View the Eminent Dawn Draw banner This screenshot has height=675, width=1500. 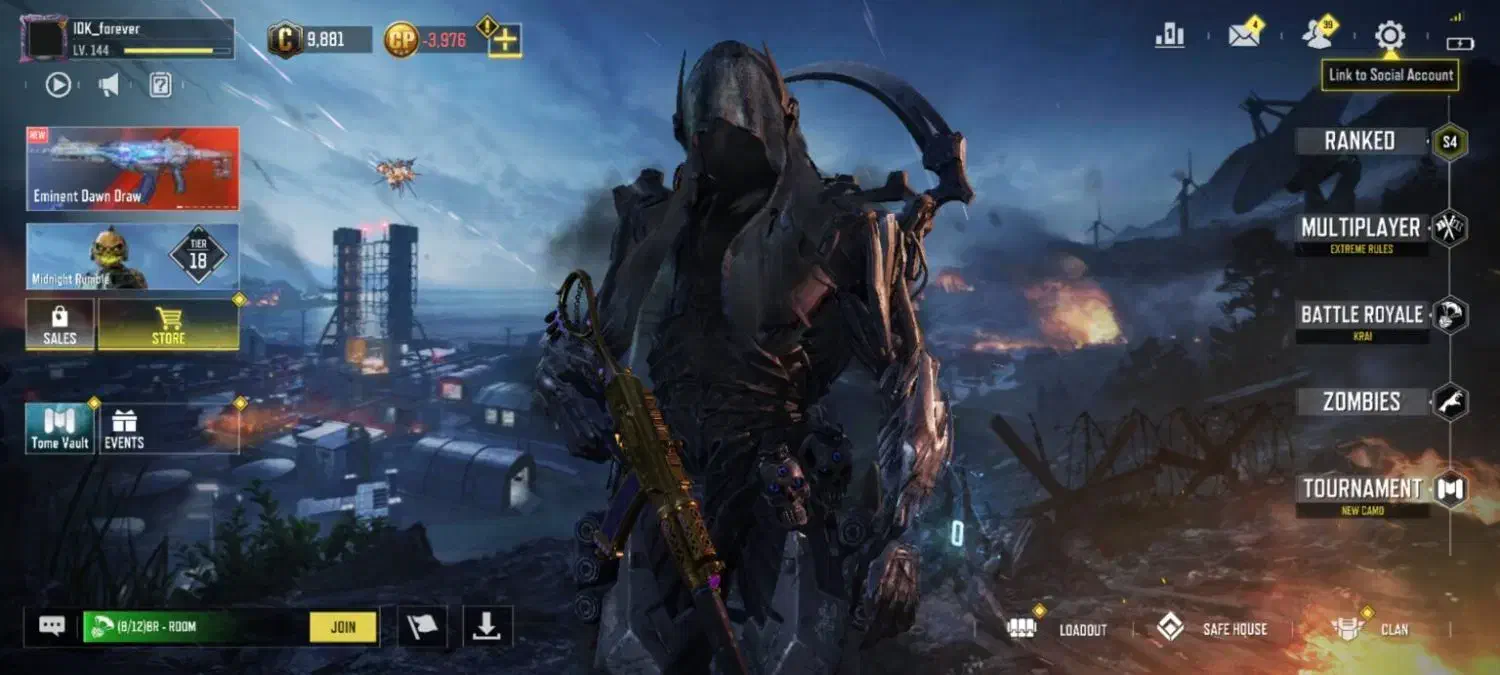coord(133,168)
